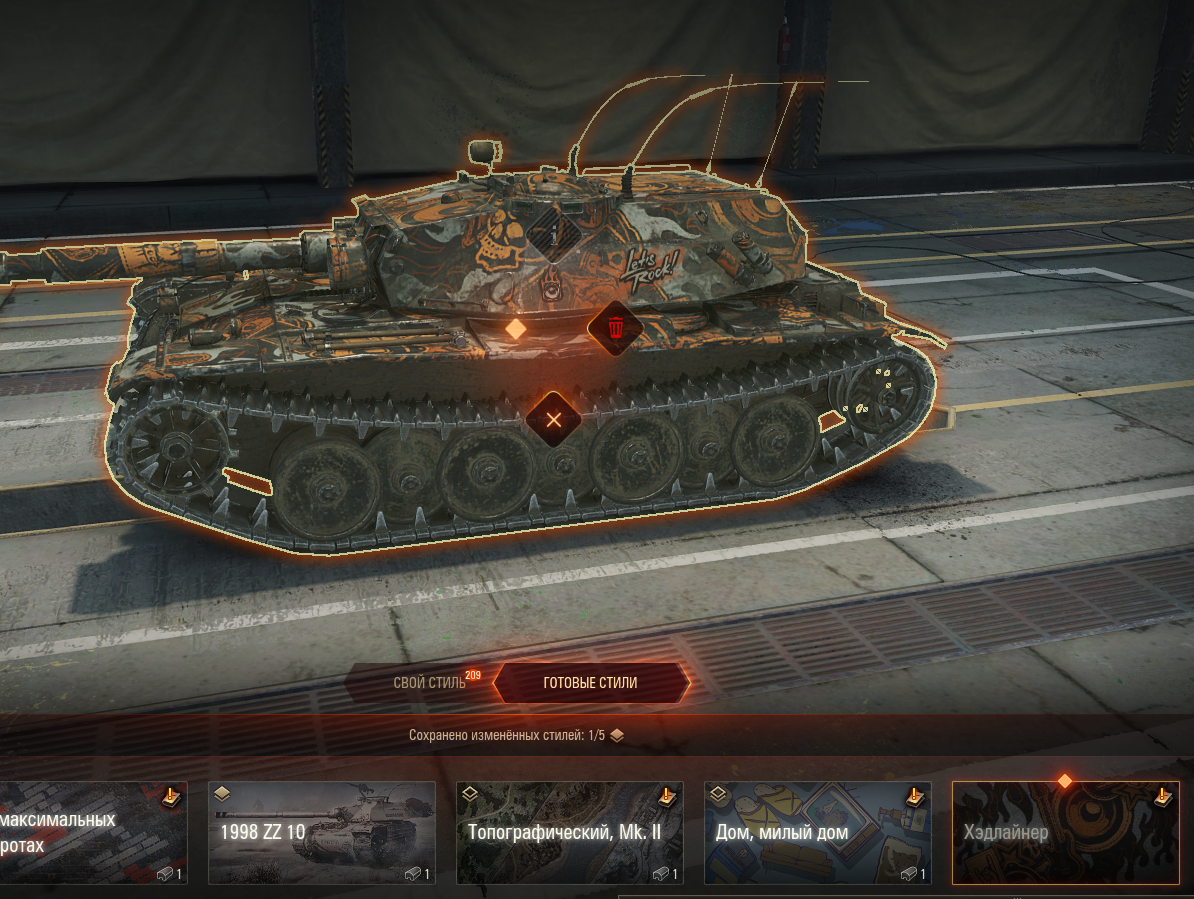The height and width of the screenshot is (899, 1194).
Task: Click the glowing orange diamond marker on the hull
Action: tap(515, 328)
